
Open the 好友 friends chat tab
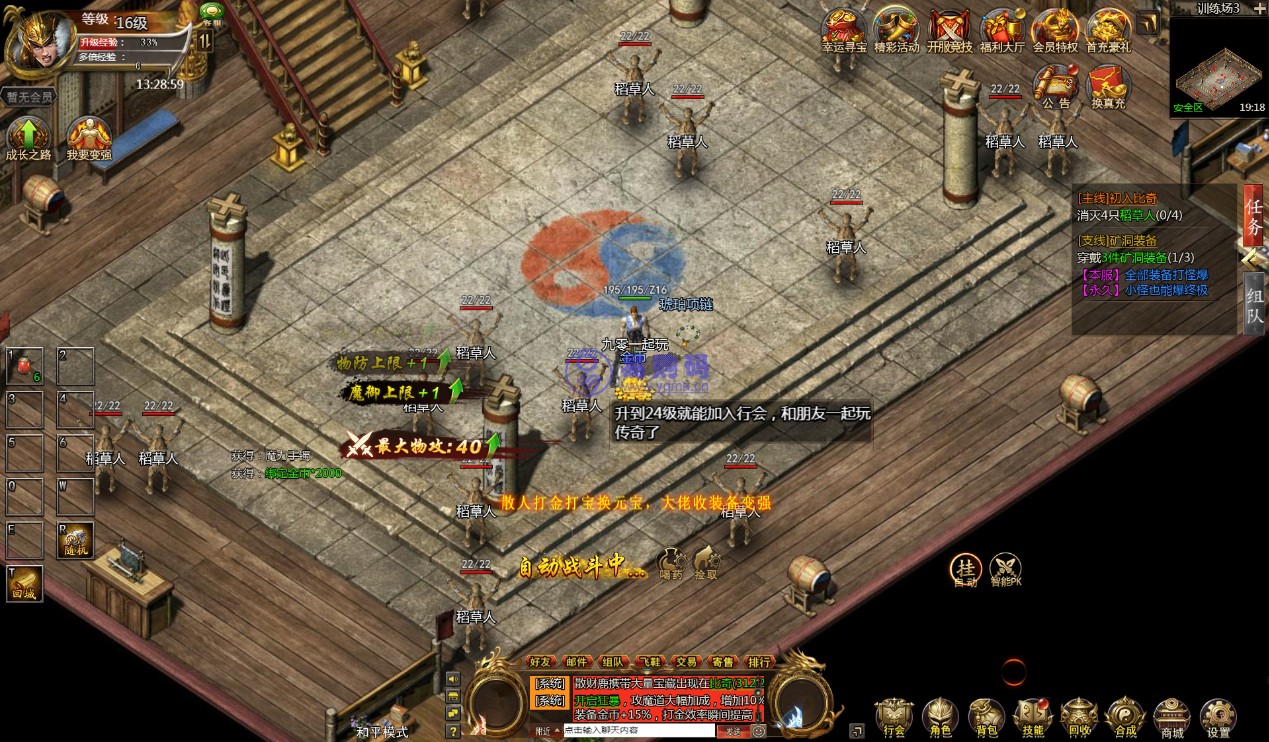(541, 662)
